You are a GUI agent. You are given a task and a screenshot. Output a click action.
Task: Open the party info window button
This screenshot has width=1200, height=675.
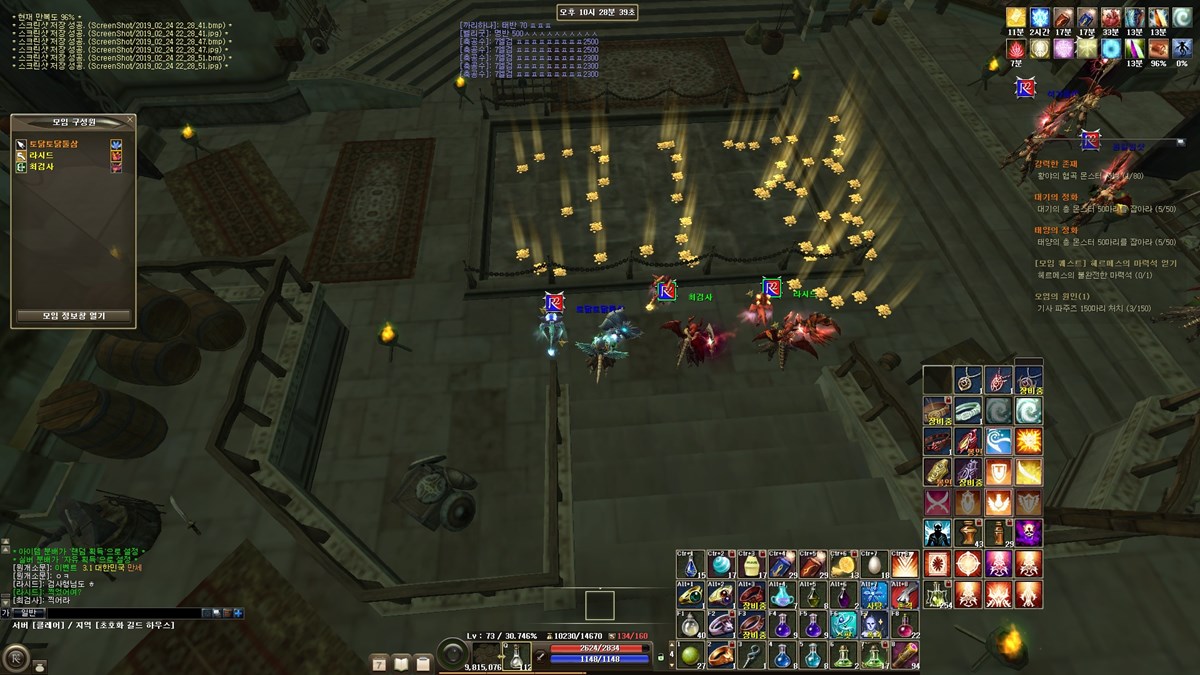(x=73, y=315)
